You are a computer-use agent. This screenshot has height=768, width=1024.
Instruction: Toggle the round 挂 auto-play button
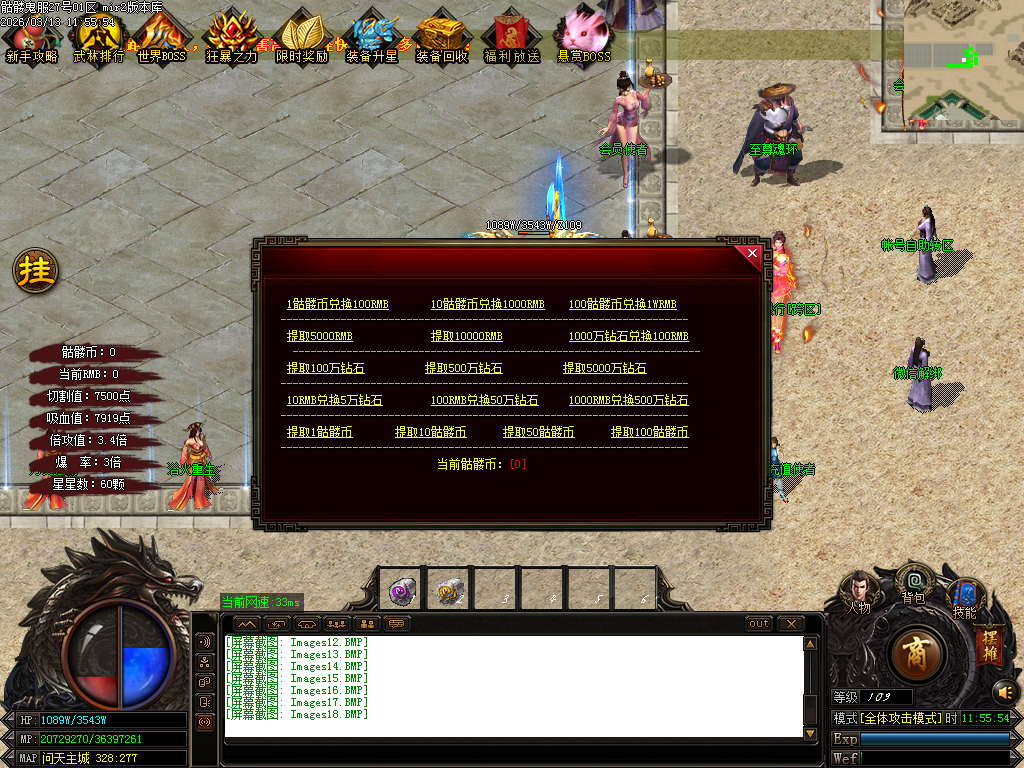coord(36,270)
